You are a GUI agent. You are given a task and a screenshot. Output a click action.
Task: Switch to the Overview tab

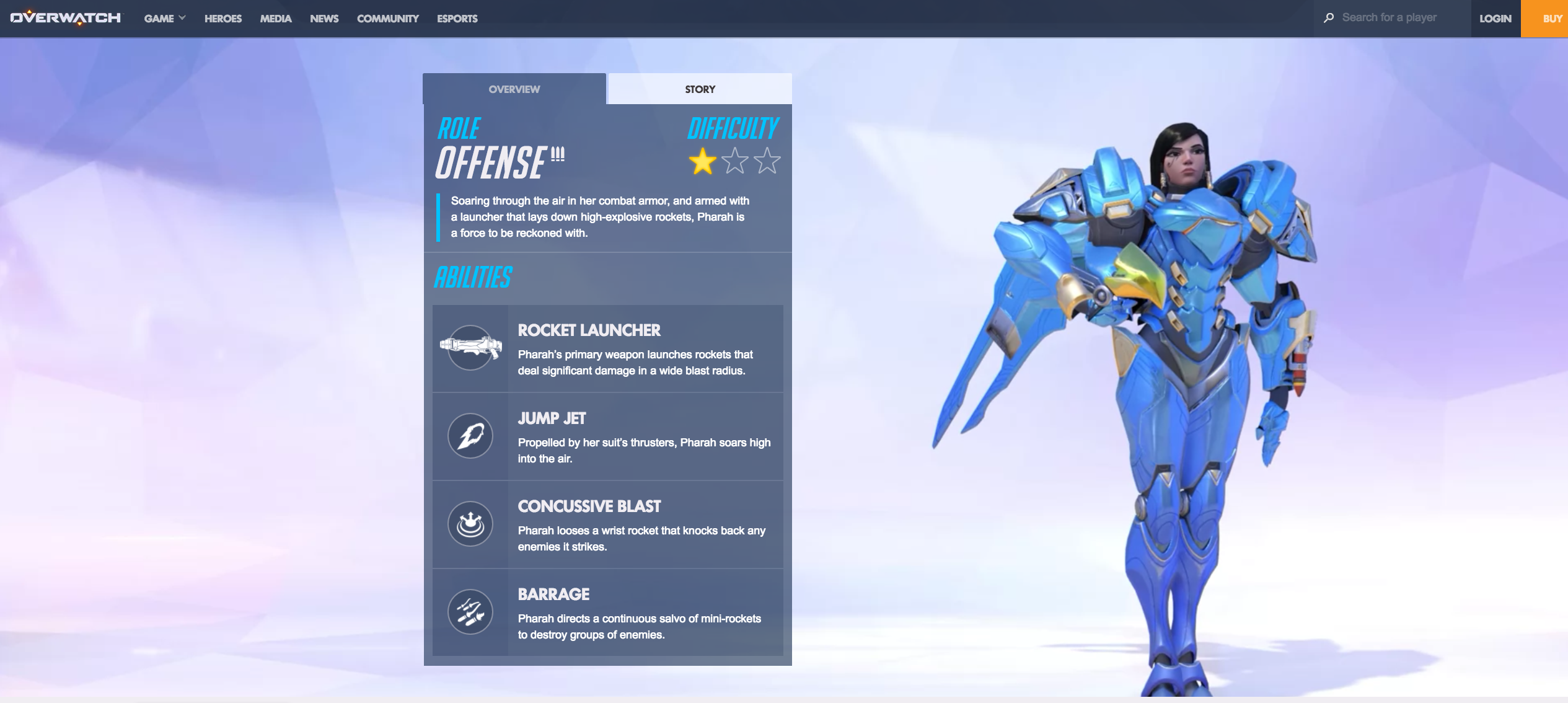tap(514, 89)
